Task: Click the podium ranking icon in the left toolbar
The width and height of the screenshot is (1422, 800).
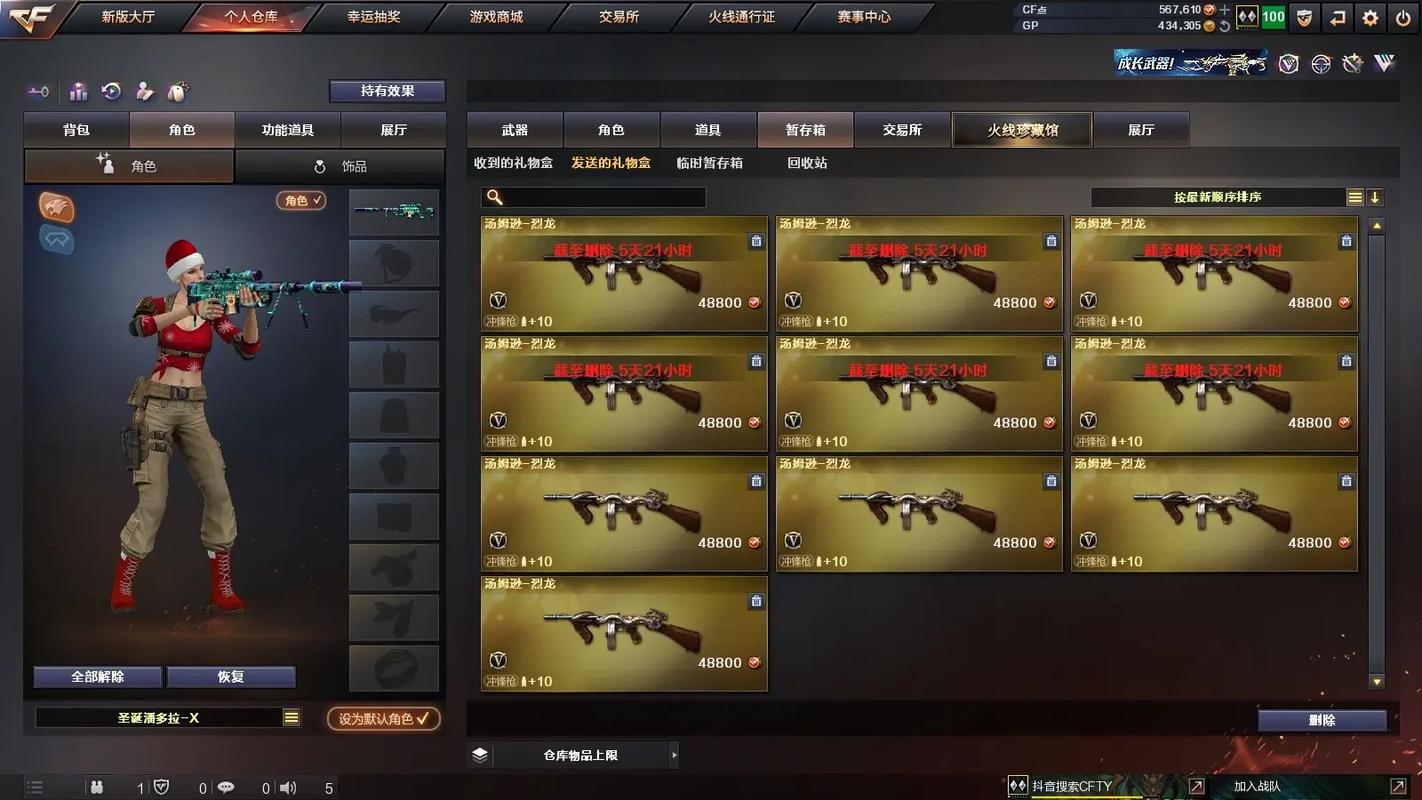Action: point(78,91)
